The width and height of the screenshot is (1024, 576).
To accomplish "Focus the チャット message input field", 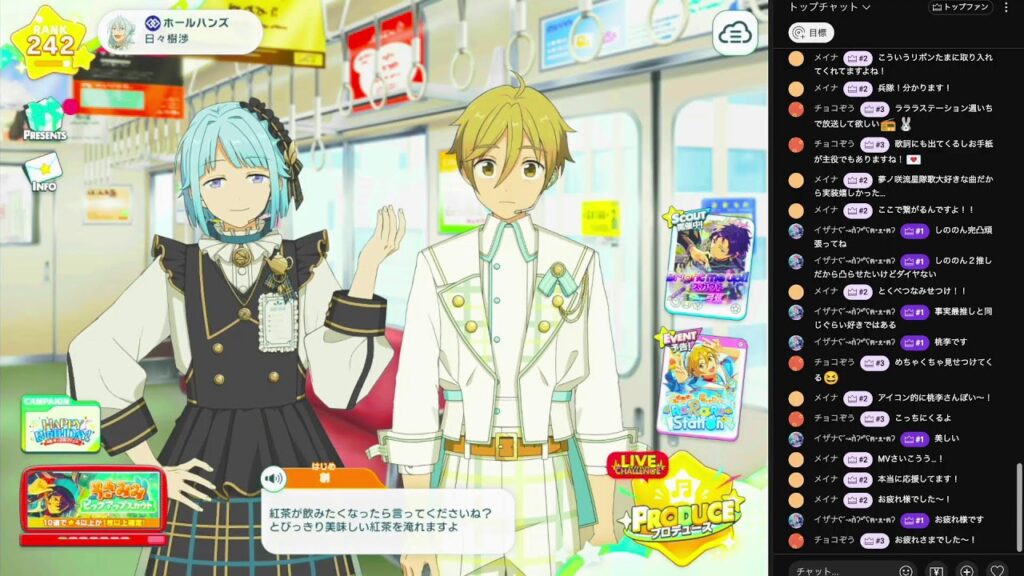I will (840, 570).
